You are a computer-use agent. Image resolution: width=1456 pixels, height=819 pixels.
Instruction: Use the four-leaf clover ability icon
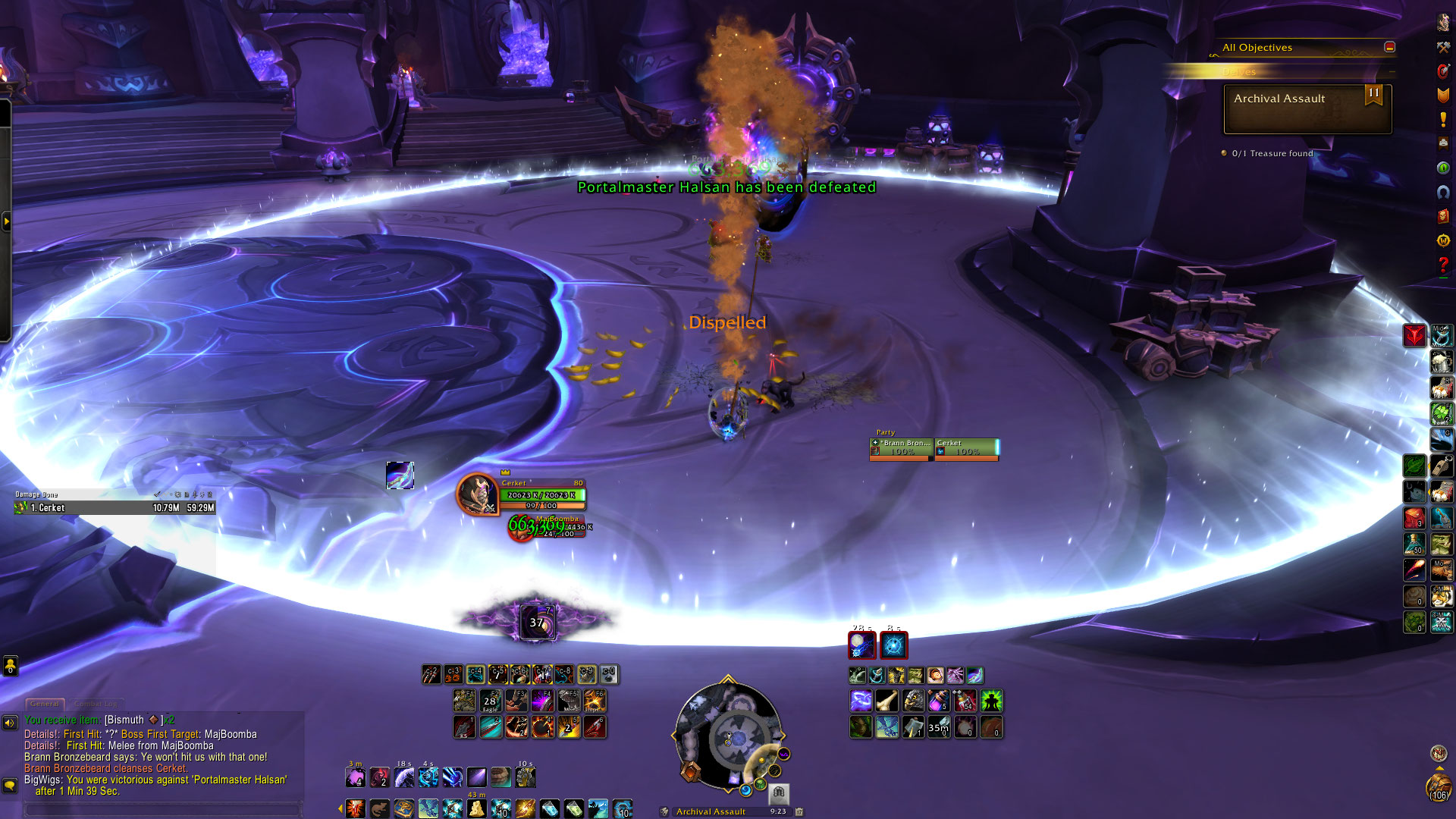coord(1441,413)
